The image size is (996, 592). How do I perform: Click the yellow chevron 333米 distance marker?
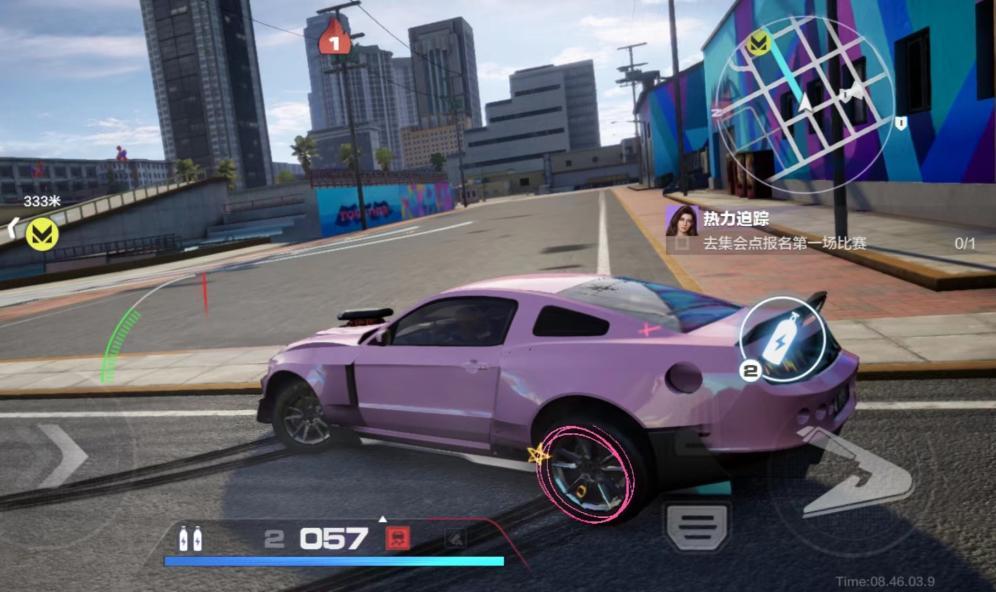[41, 233]
